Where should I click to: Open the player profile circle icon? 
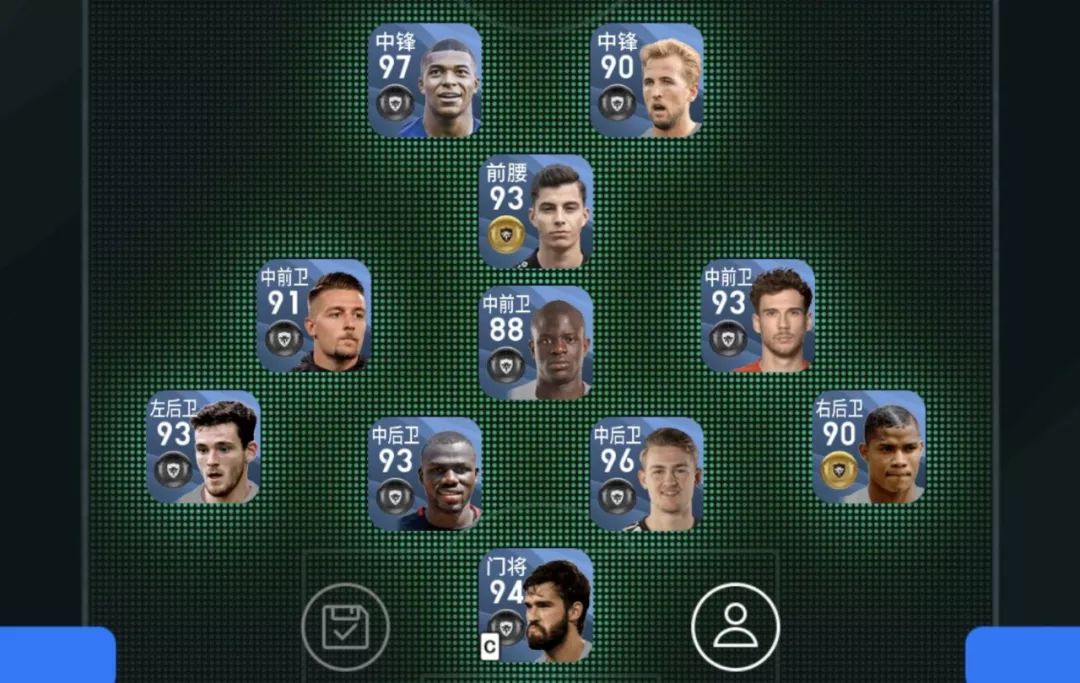point(735,627)
